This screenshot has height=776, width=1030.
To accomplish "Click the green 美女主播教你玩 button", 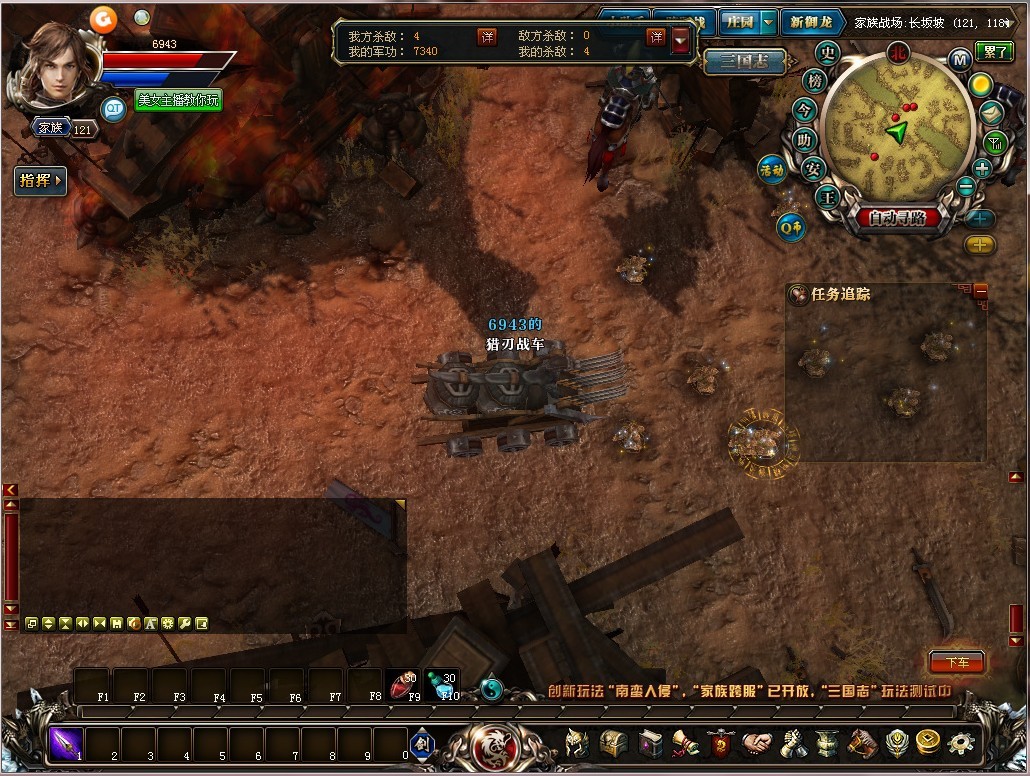I will coord(179,100).
